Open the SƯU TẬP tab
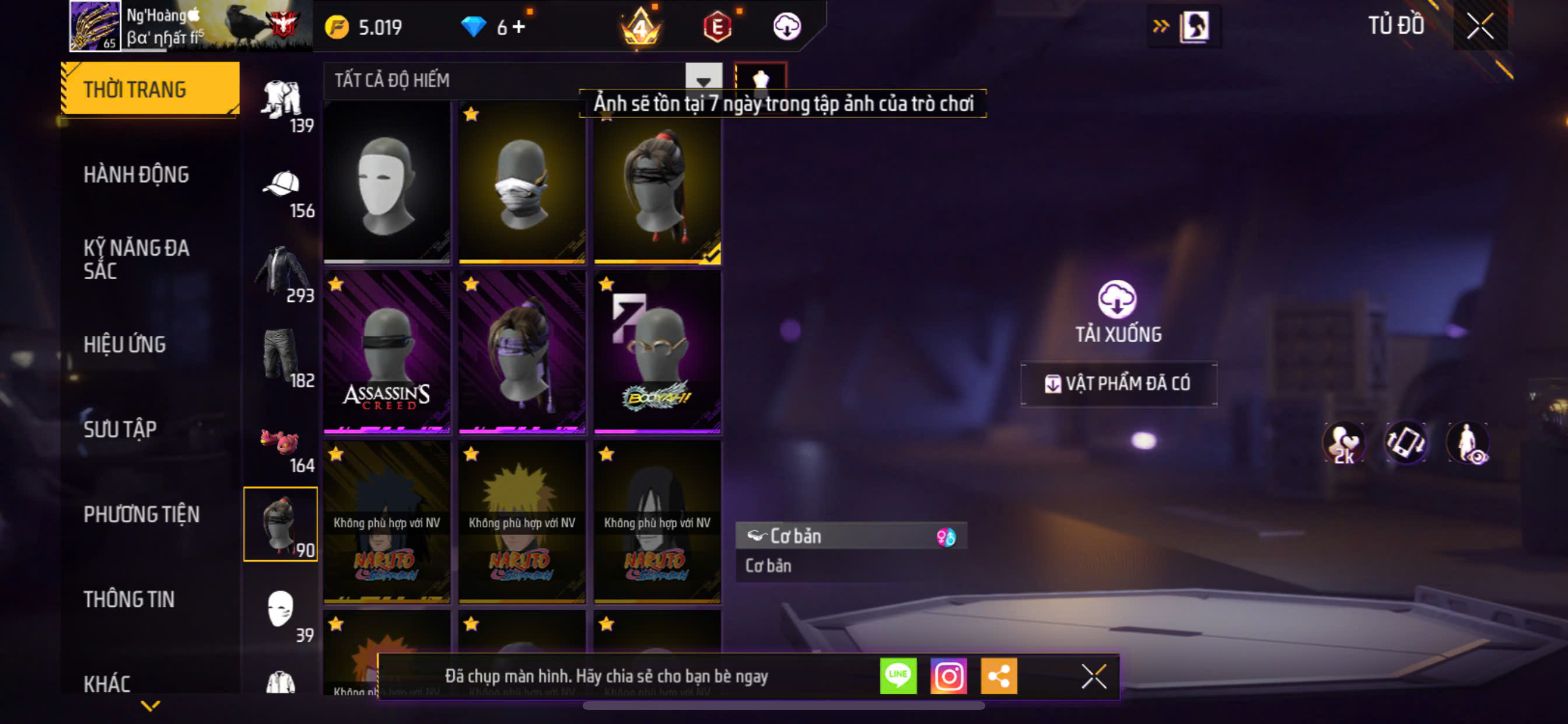Image resolution: width=1568 pixels, height=724 pixels. point(120,430)
